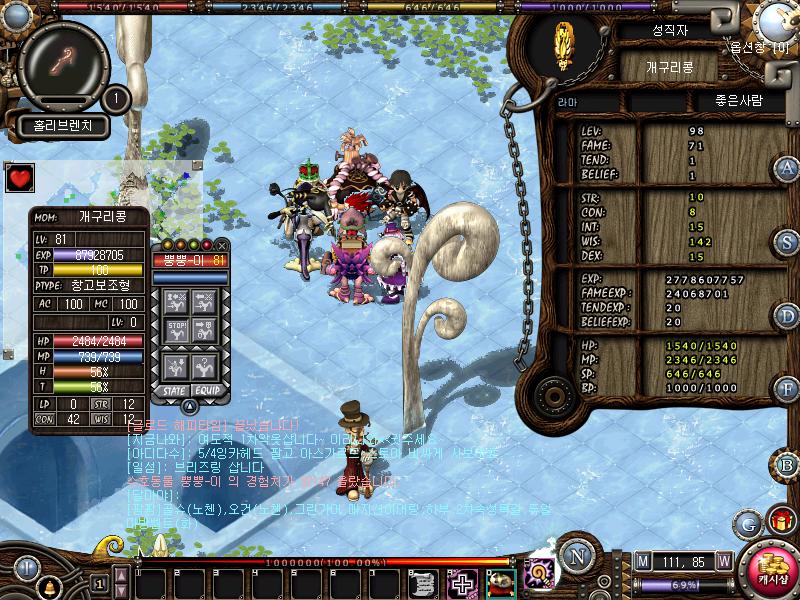Click the red heart icon
The image size is (800, 600).
point(18,179)
